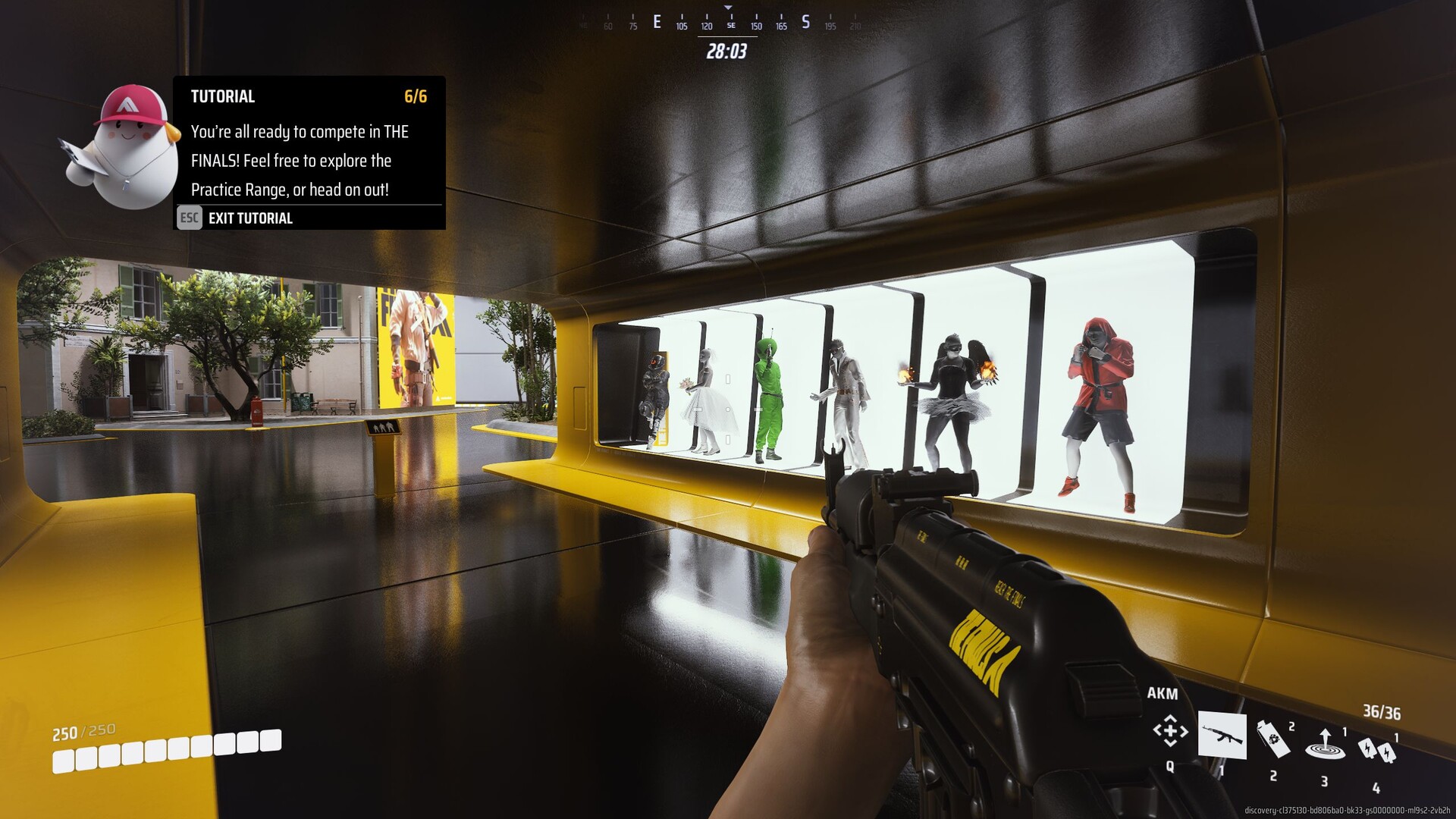
Task: Activate the healing beam specialization icon
Action: click(x=1169, y=731)
